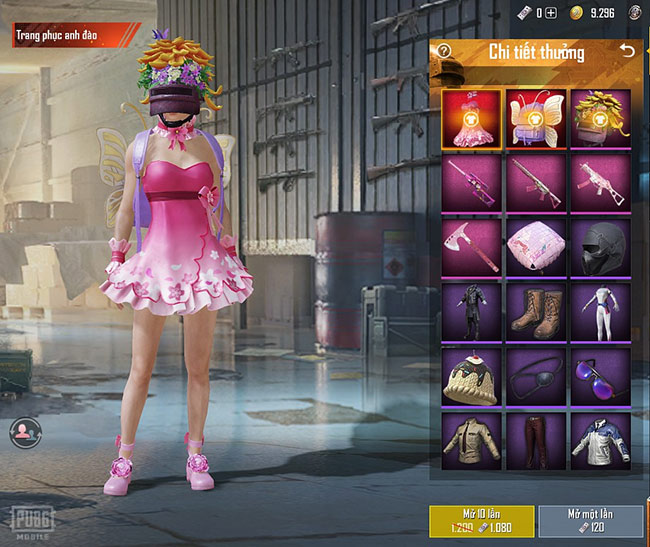Pick the brown boots reward

tap(535, 312)
